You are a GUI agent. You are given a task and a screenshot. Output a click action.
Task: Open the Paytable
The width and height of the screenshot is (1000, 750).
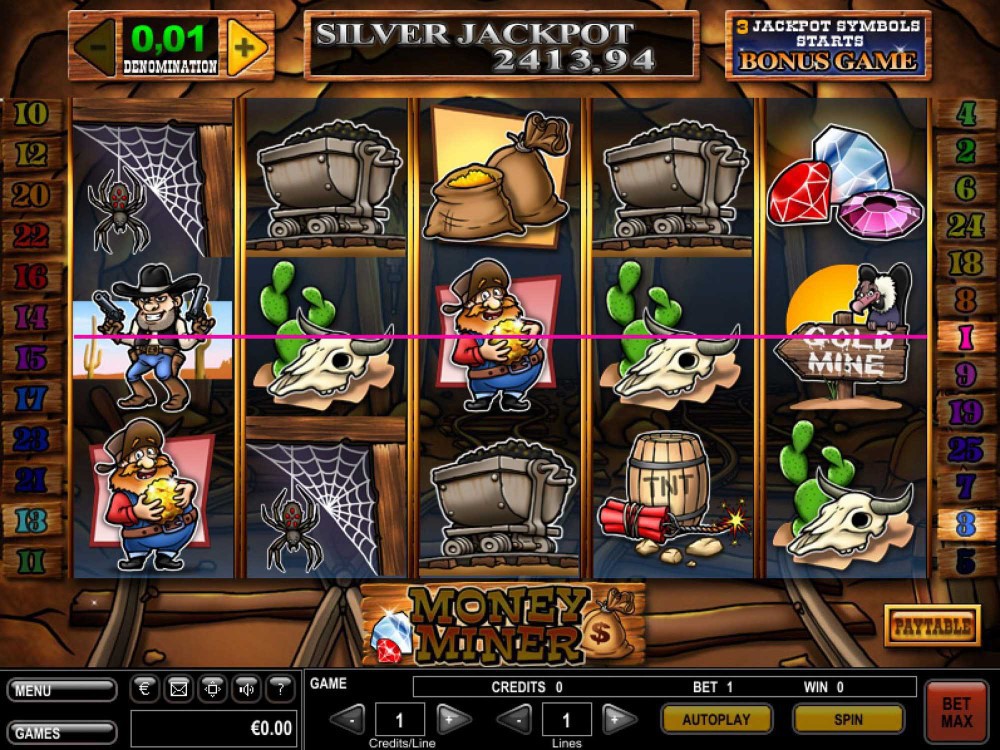932,626
